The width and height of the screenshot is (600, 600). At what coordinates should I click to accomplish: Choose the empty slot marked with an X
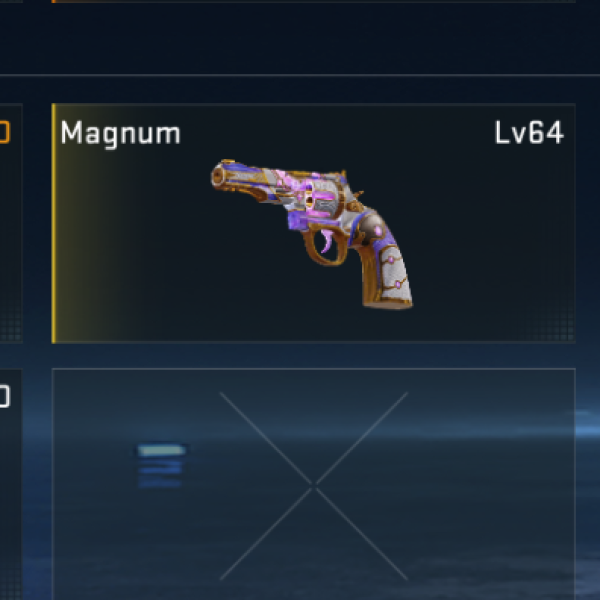click(313, 484)
